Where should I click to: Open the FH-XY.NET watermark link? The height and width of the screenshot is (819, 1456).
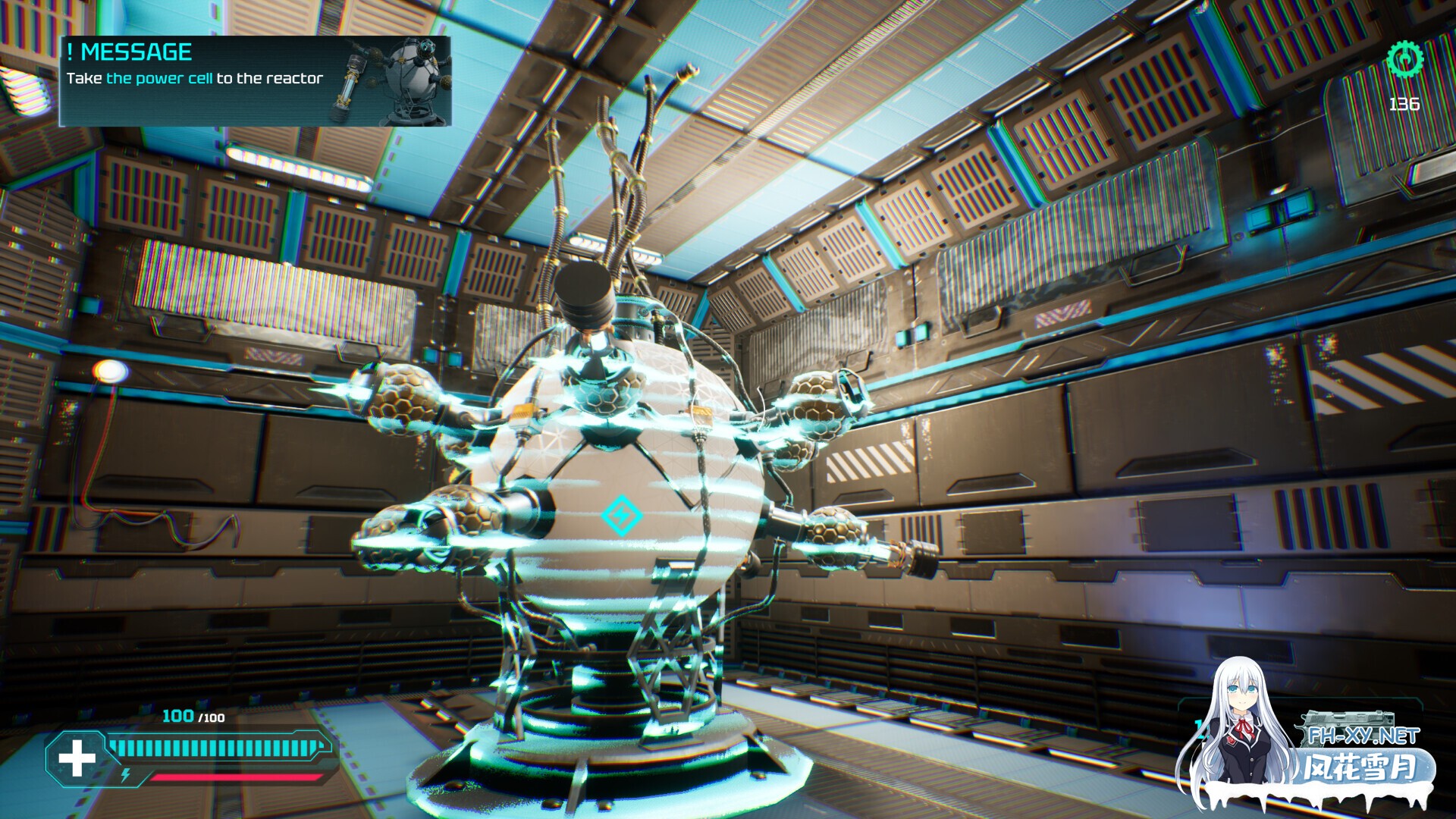(1363, 736)
